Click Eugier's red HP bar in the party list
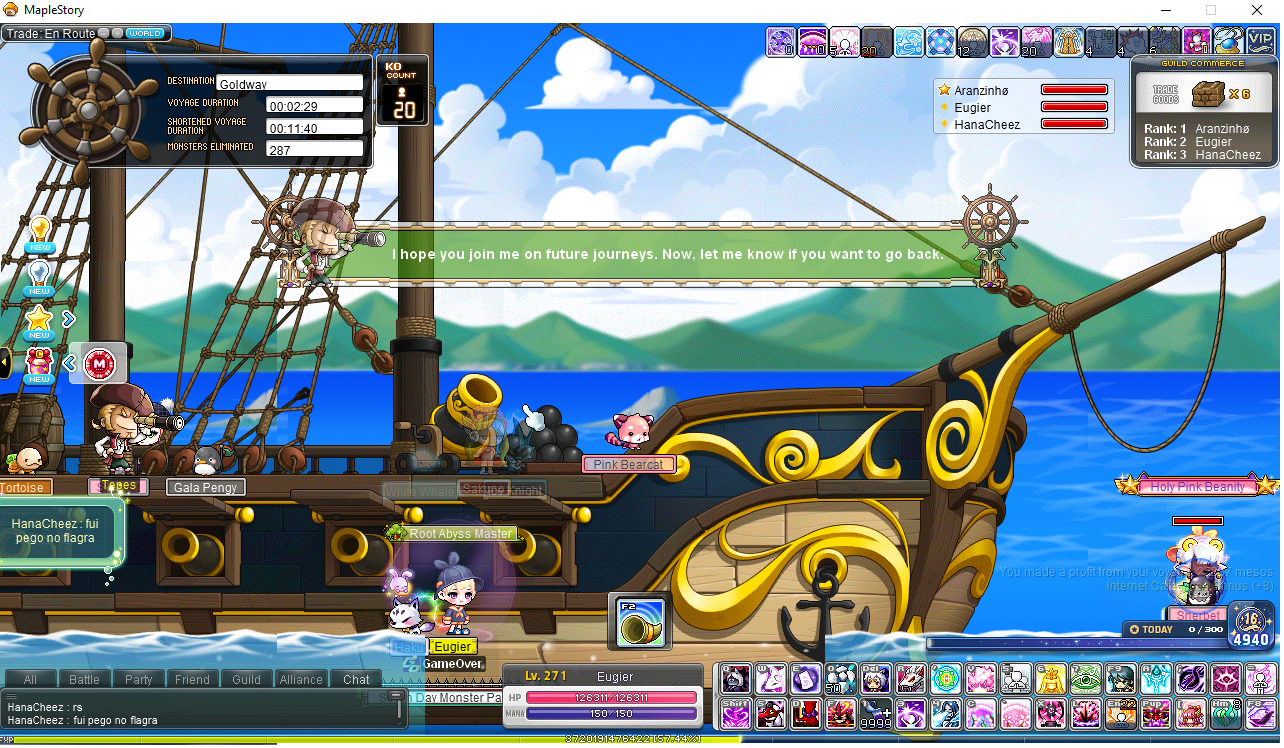 [x=1073, y=107]
